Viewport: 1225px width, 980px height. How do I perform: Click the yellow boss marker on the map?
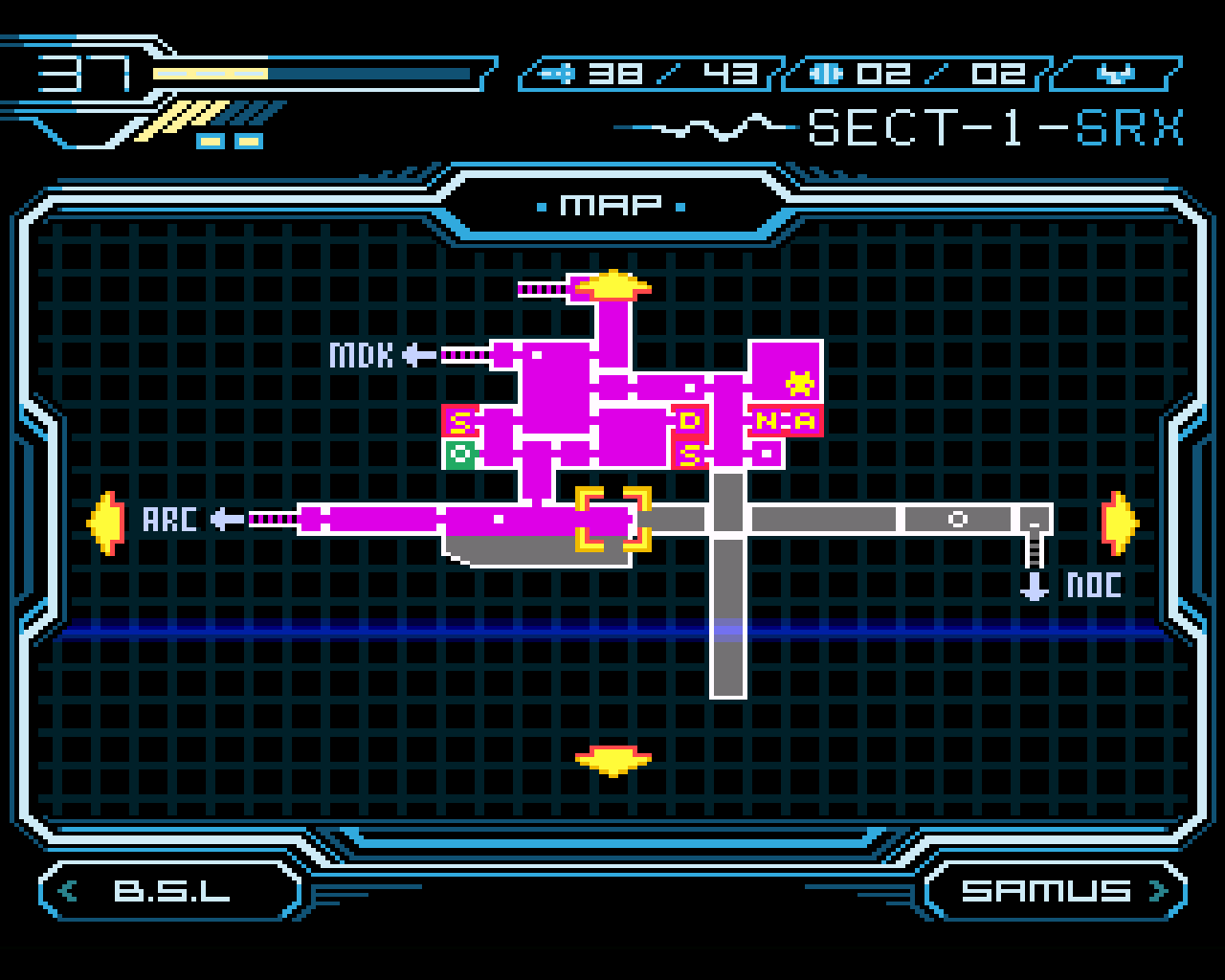[x=798, y=382]
